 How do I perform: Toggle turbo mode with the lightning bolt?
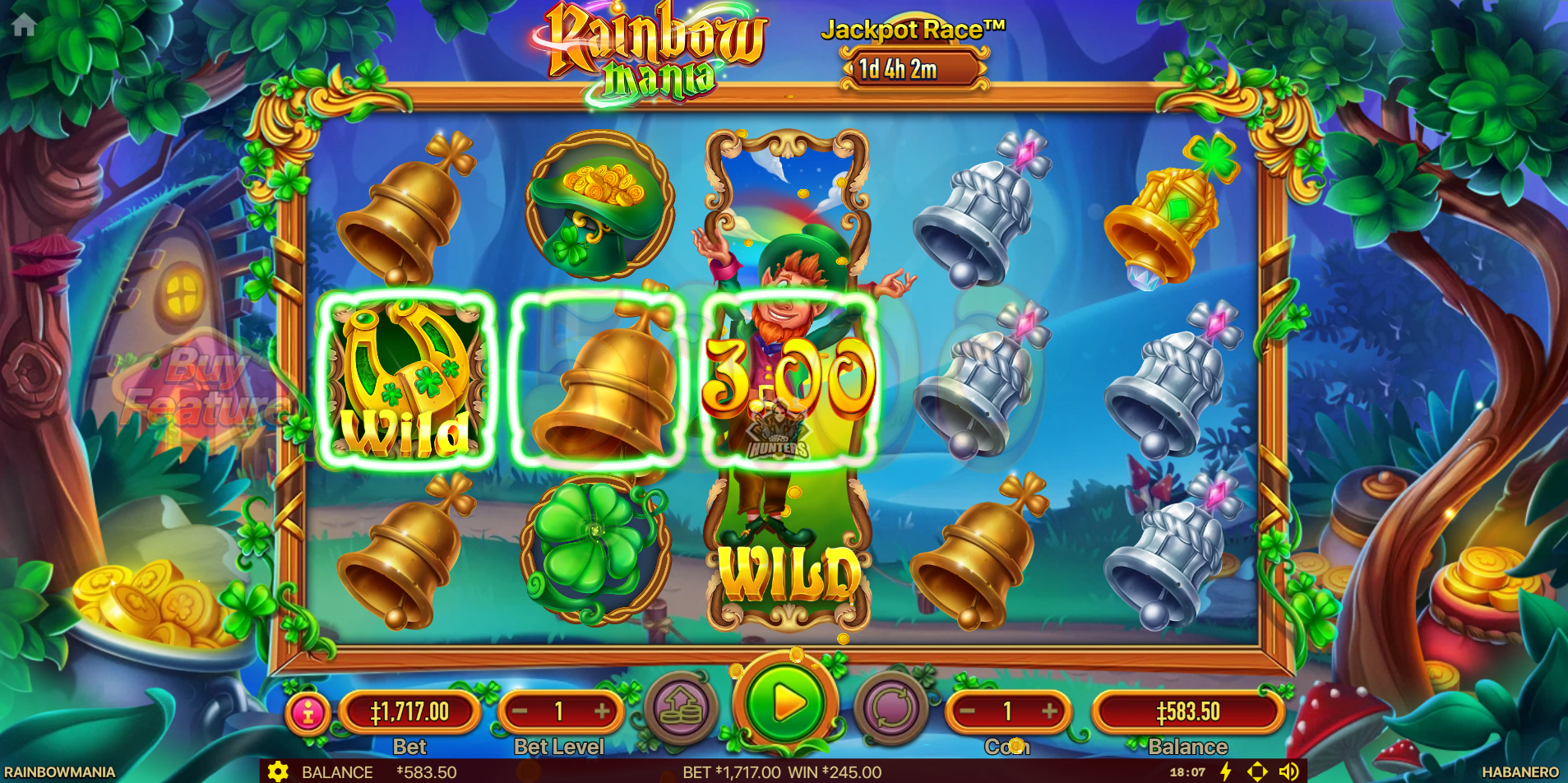1226,771
